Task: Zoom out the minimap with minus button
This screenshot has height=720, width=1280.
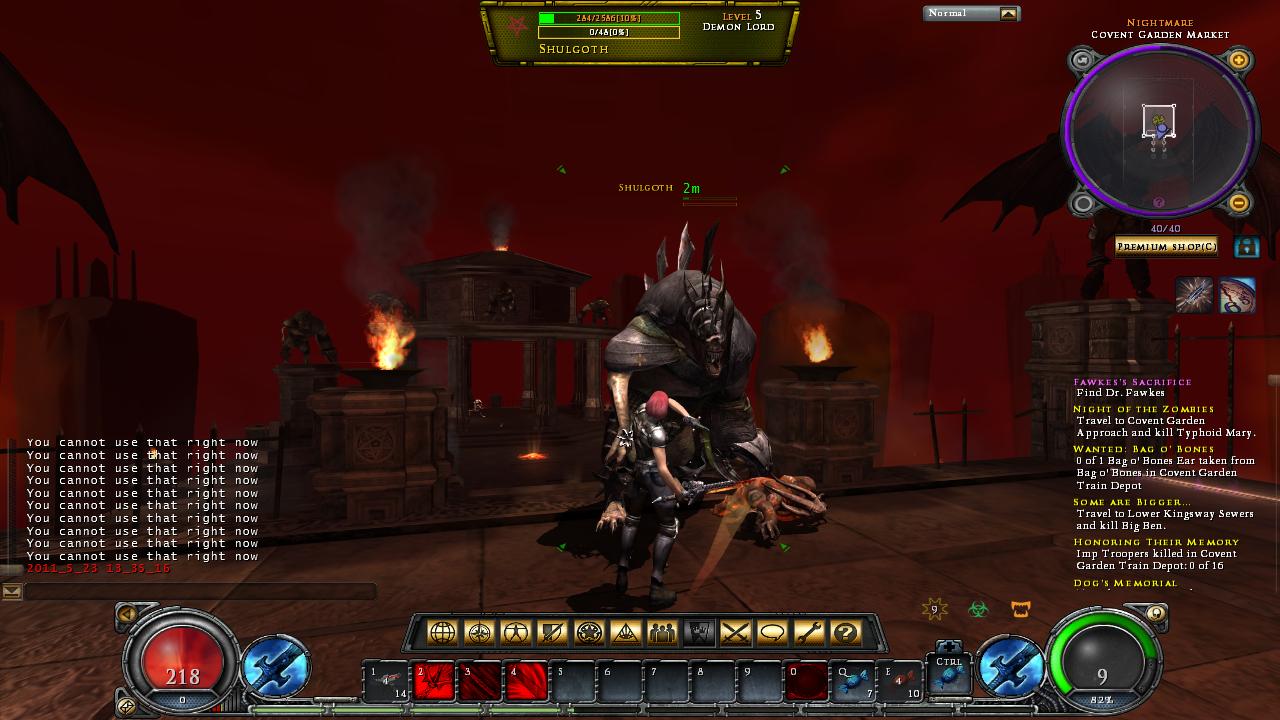Action: point(1238,203)
